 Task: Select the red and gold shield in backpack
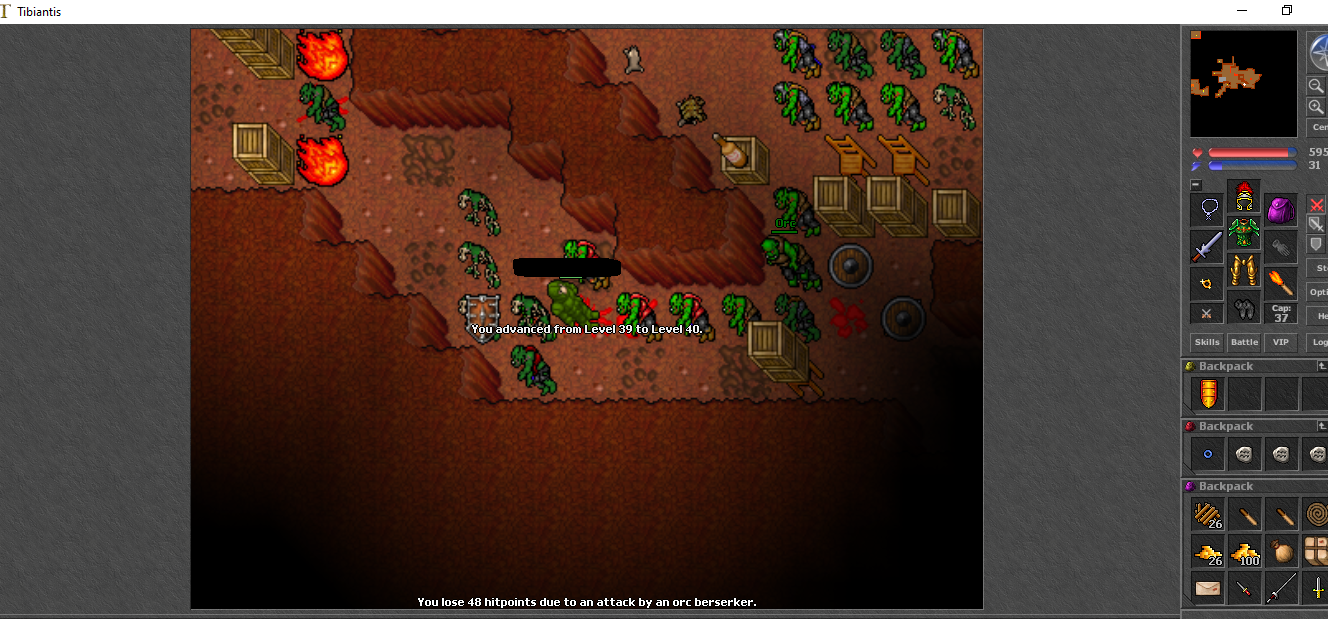[1208, 394]
